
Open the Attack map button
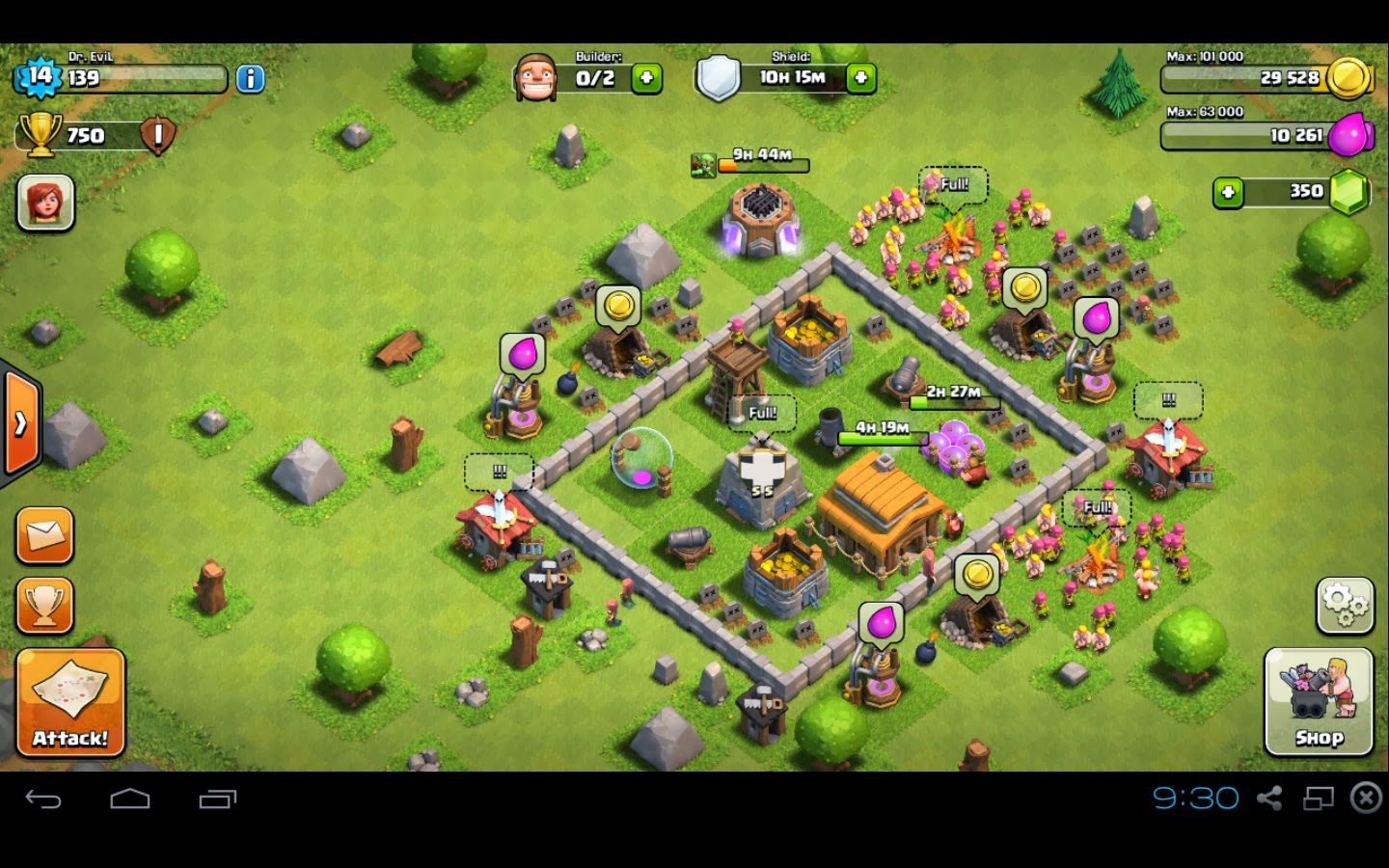[x=70, y=702]
